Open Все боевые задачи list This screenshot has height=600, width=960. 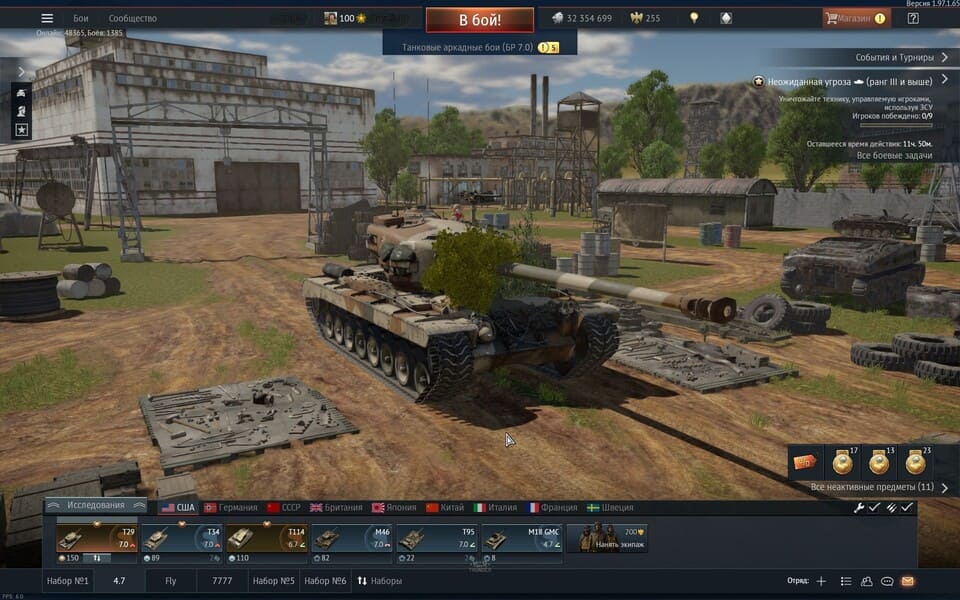(895, 155)
